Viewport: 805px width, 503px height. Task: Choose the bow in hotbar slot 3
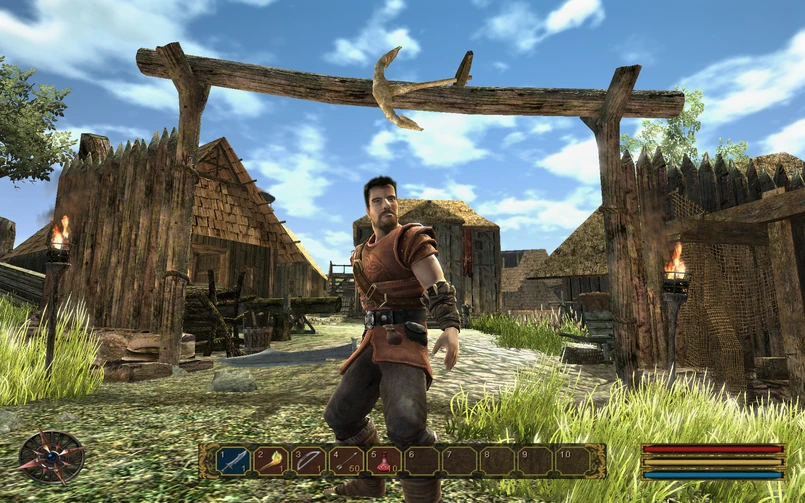click(x=309, y=461)
